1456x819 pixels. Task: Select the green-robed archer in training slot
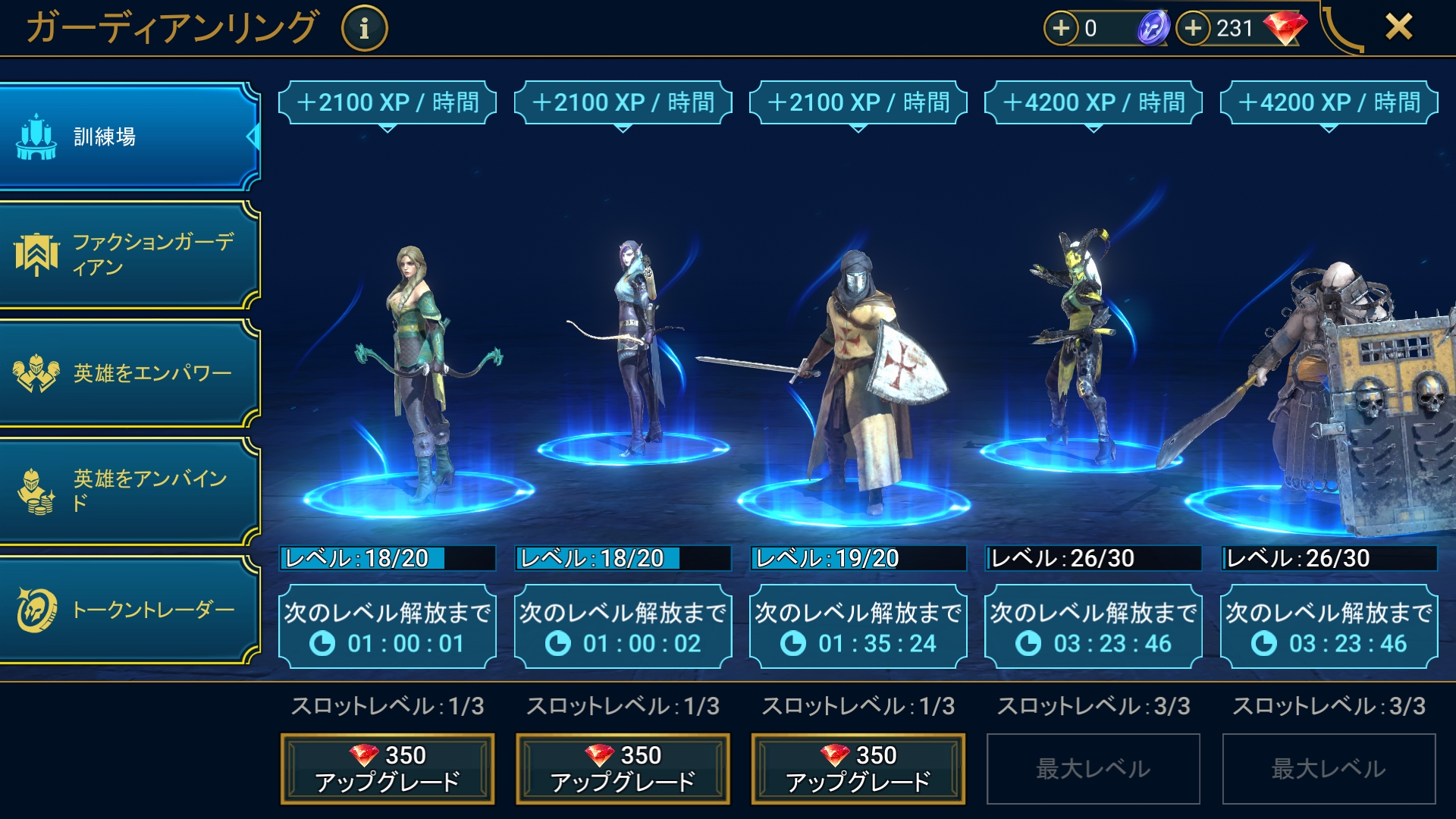[x=416, y=372]
